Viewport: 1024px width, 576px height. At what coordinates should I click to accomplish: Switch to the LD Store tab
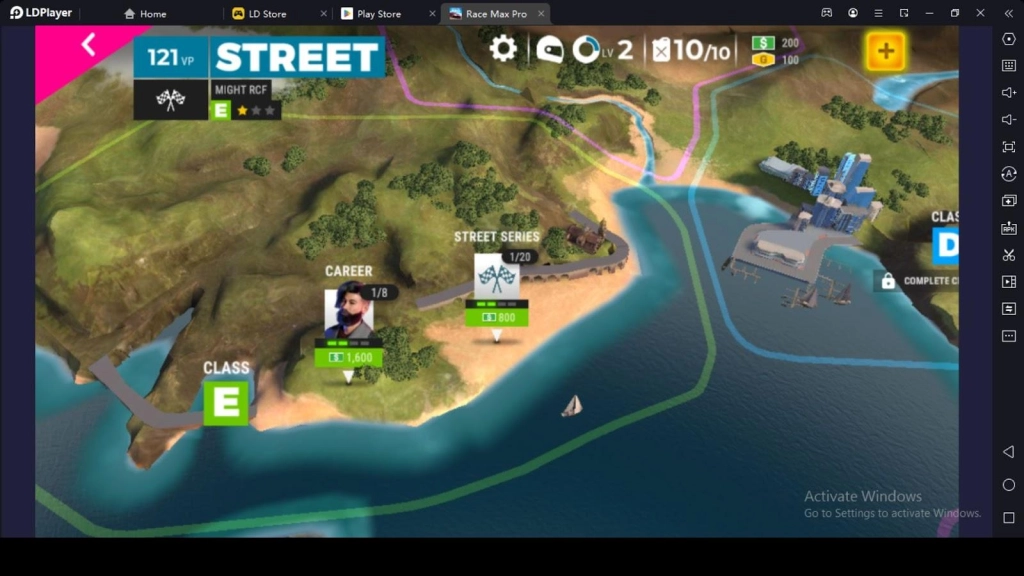point(267,14)
